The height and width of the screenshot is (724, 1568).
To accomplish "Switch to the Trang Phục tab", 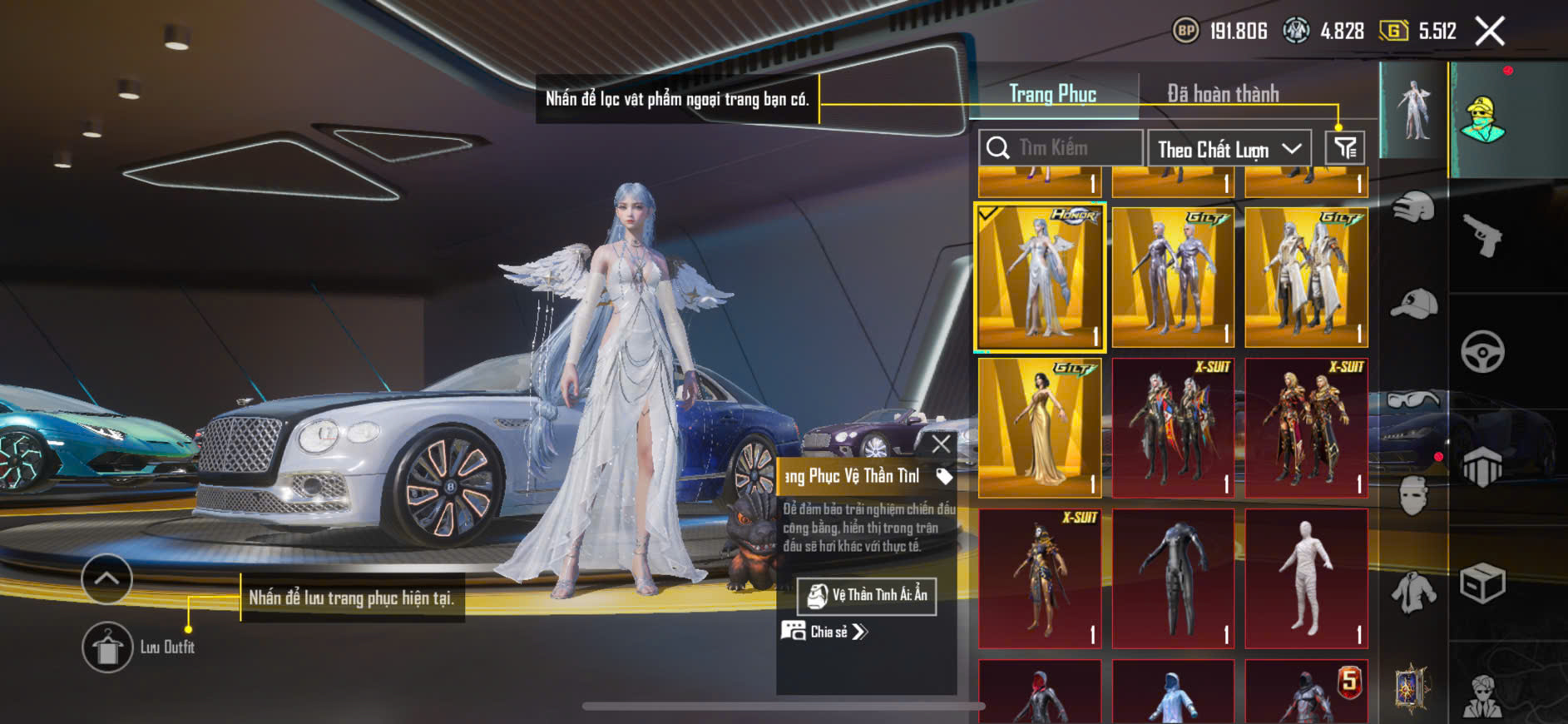I will point(1052,94).
